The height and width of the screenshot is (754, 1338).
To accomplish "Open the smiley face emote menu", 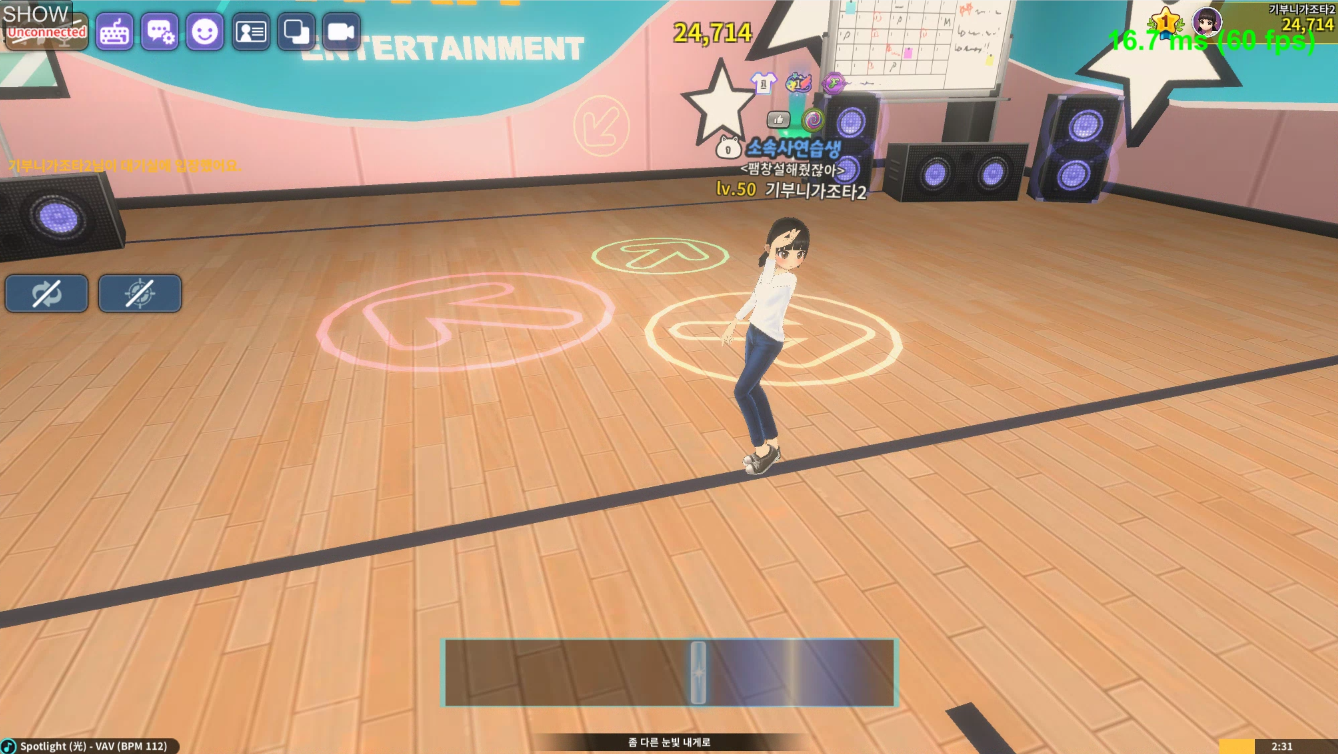I will pos(205,32).
